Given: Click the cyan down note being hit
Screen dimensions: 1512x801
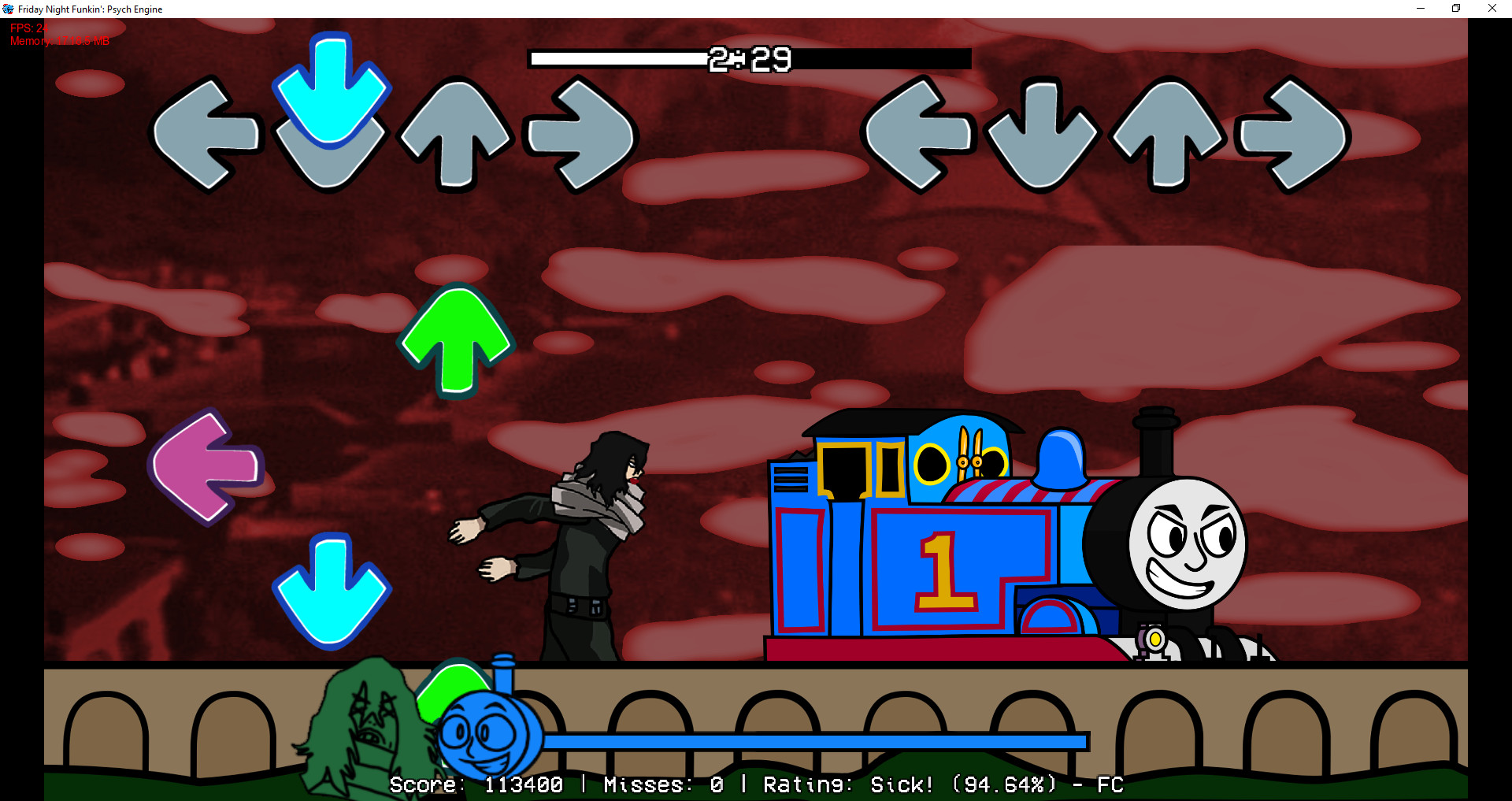Looking at the screenshot, I should point(332,95).
